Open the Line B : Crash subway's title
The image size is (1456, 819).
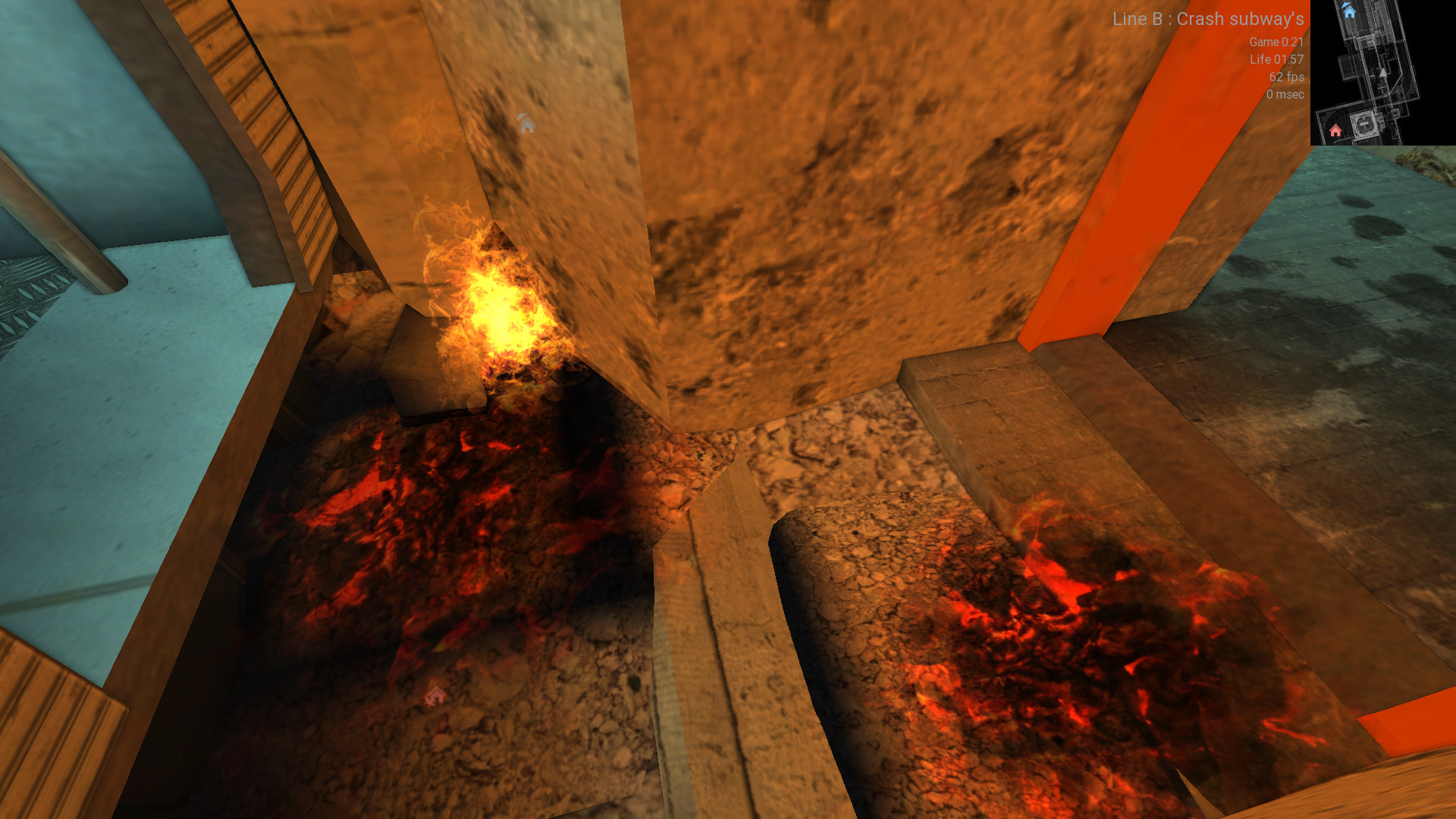tap(1208, 19)
